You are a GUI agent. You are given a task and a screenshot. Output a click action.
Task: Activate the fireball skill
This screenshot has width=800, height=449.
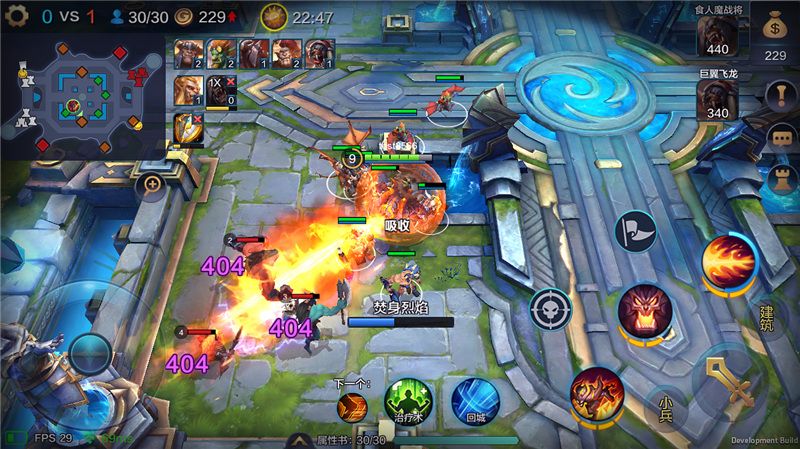[728, 262]
